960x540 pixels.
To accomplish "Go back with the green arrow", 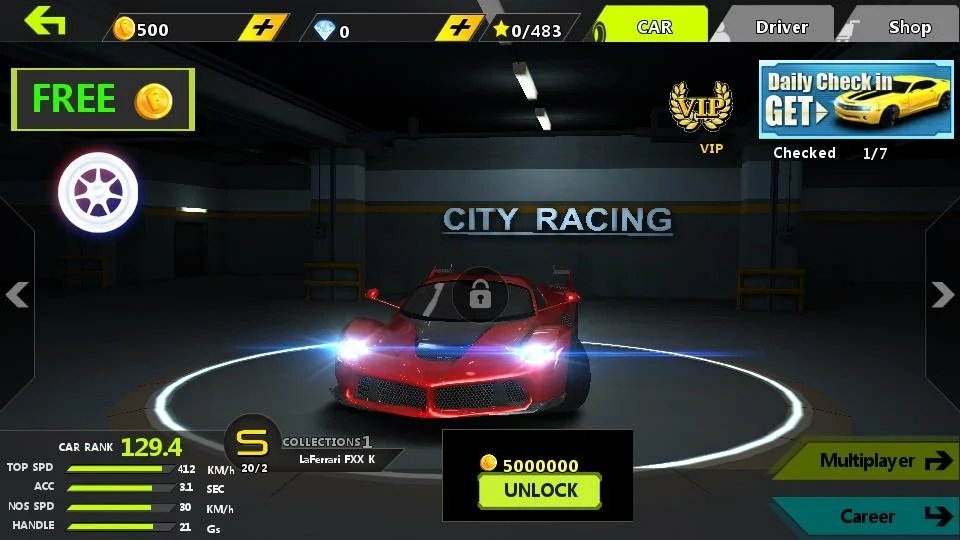I will (x=45, y=21).
